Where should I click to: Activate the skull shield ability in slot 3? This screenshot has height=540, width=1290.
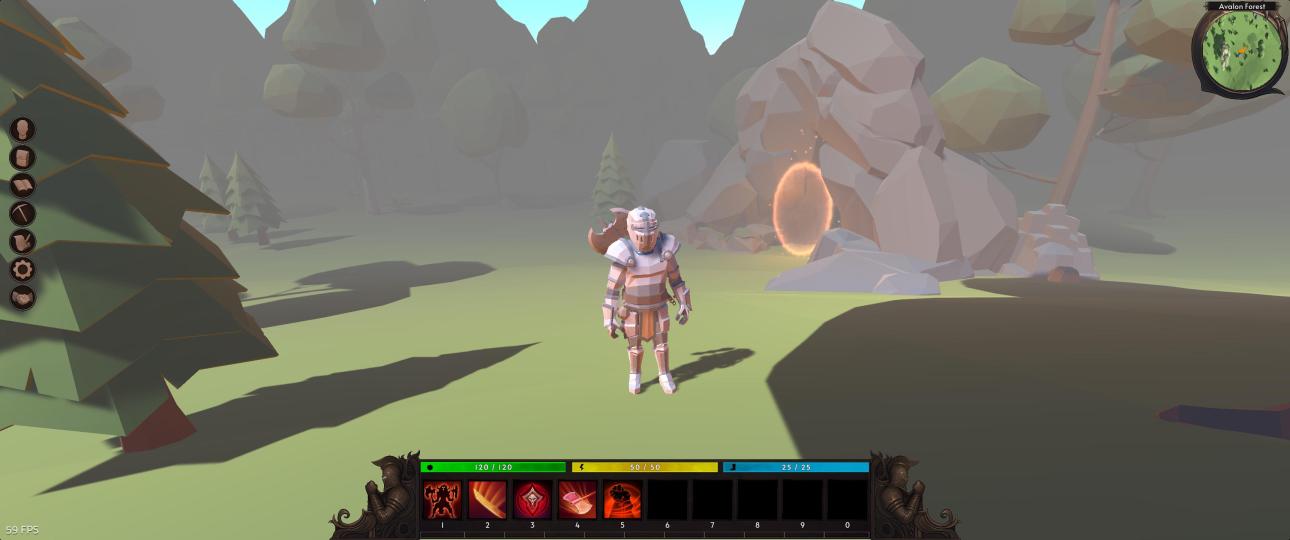[x=532, y=499]
